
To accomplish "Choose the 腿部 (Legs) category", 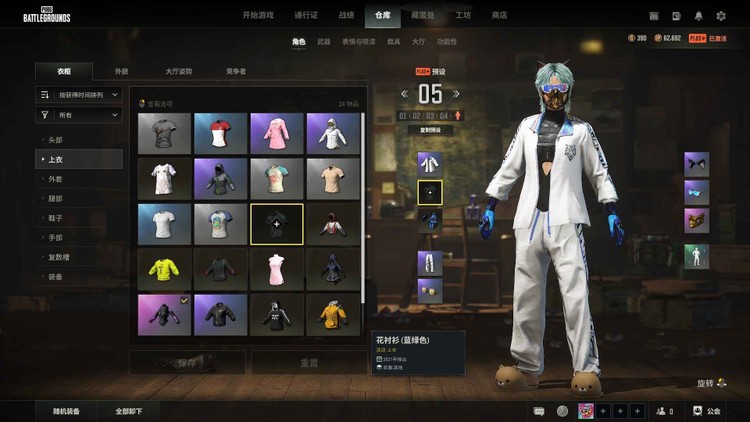I will [x=56, y=198].
